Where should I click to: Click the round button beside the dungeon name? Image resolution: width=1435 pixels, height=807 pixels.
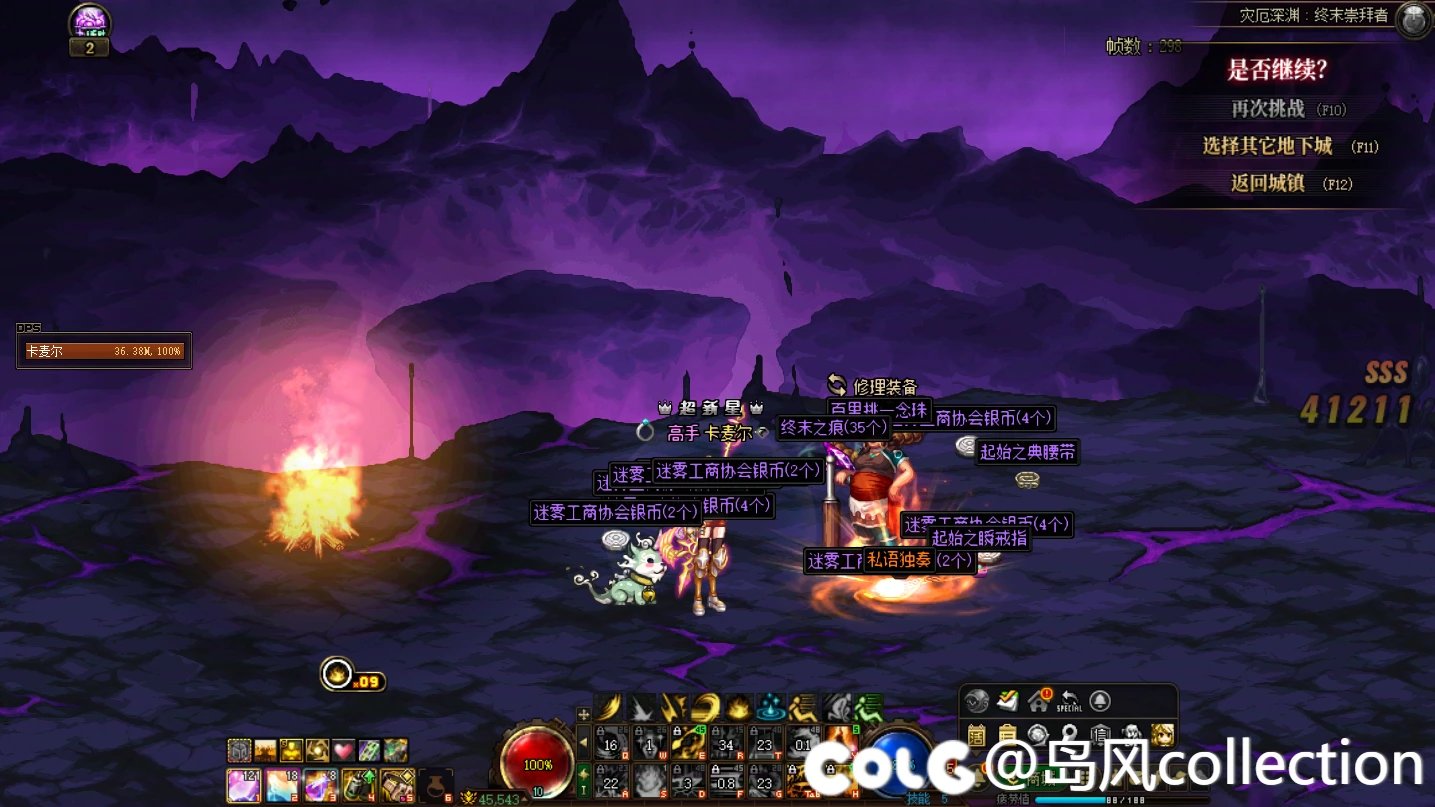1413,19
